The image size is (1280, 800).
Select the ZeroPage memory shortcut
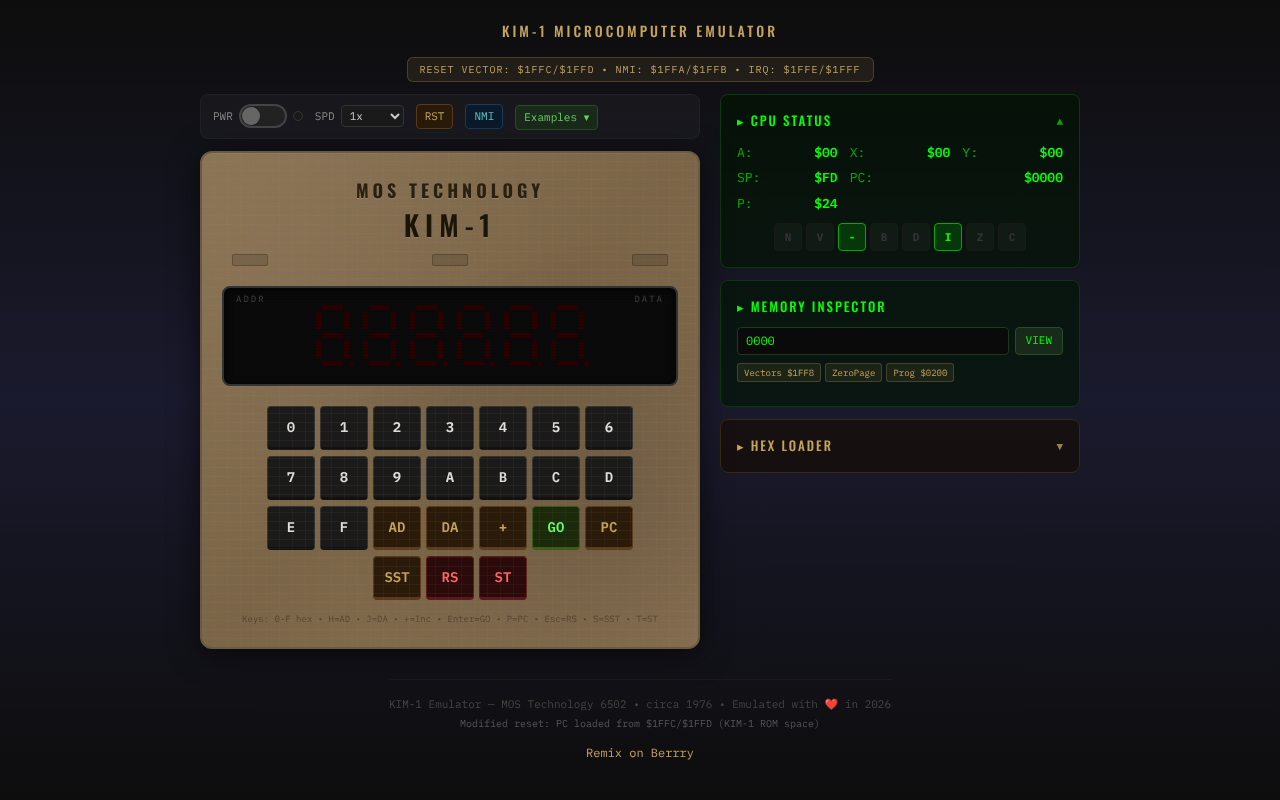(853, 372)
